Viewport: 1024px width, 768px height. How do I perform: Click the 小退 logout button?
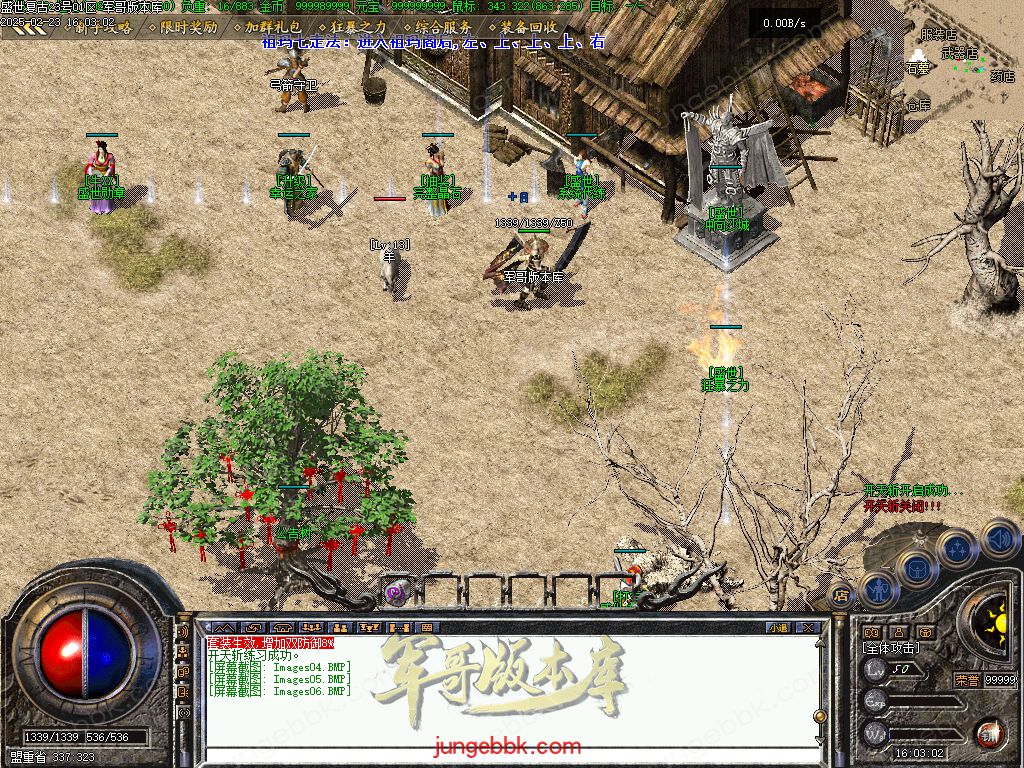coord(778,627)
